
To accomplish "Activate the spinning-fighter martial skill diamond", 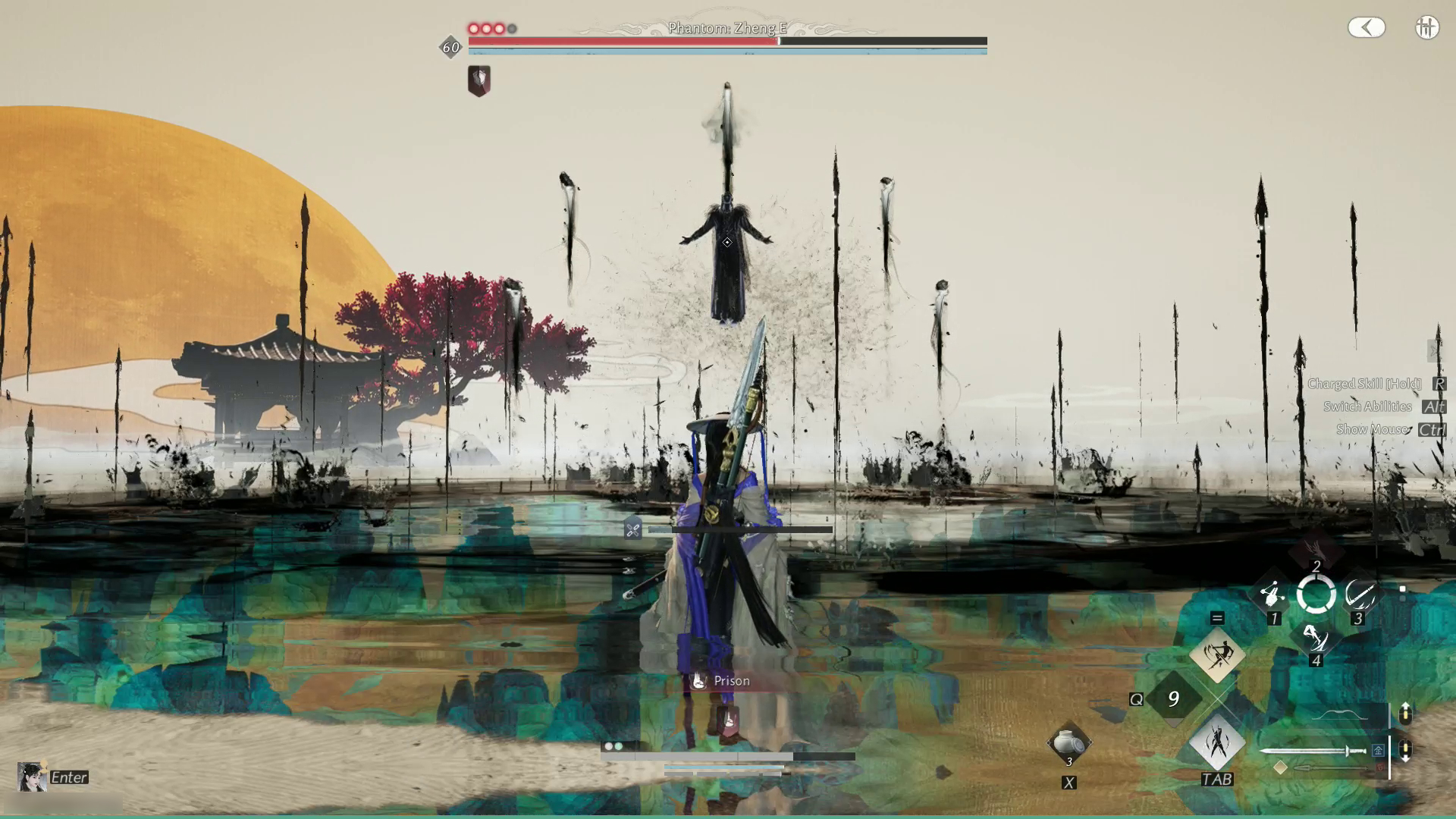I will point(1217,654).
